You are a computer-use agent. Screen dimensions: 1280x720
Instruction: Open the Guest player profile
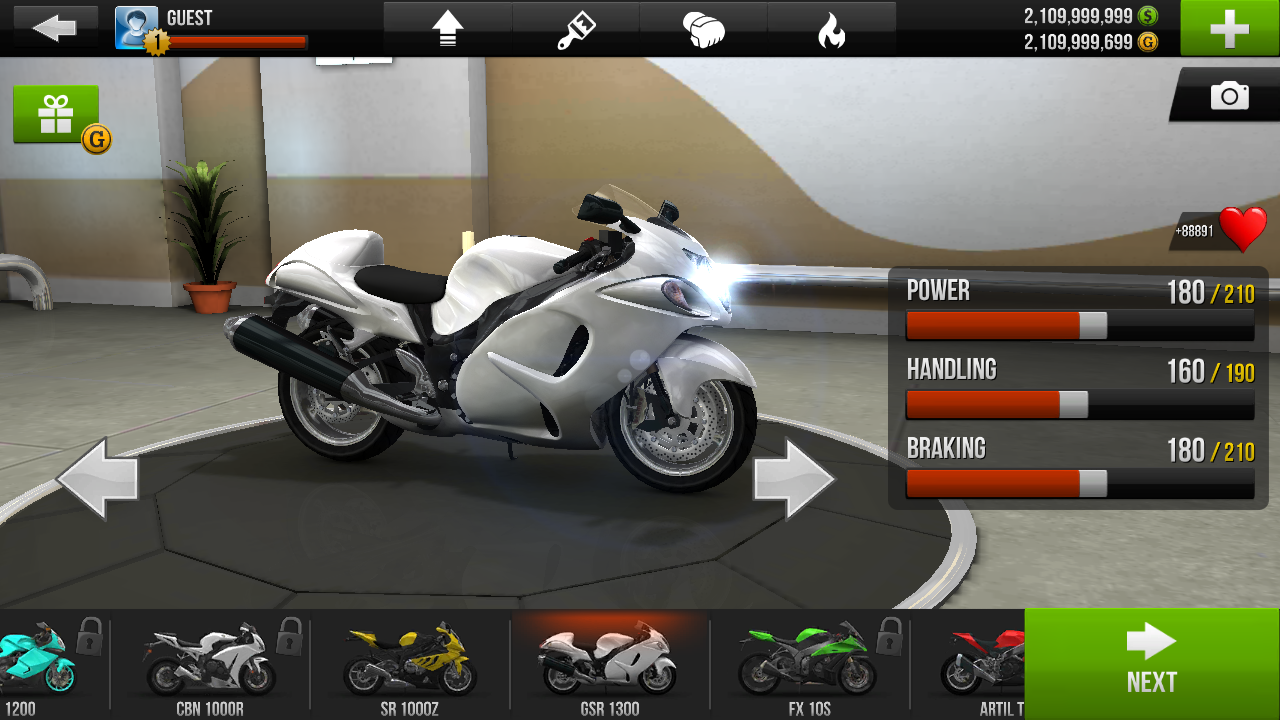pyautogui.click(x=136, y=28)
